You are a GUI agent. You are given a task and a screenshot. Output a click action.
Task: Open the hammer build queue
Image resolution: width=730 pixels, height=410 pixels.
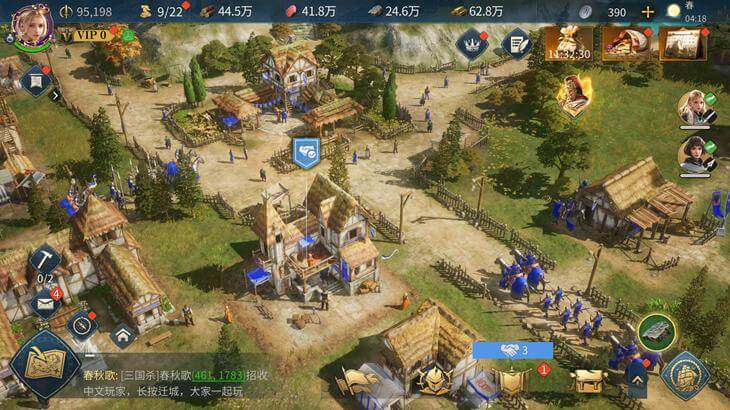click(x=45, y=261)
